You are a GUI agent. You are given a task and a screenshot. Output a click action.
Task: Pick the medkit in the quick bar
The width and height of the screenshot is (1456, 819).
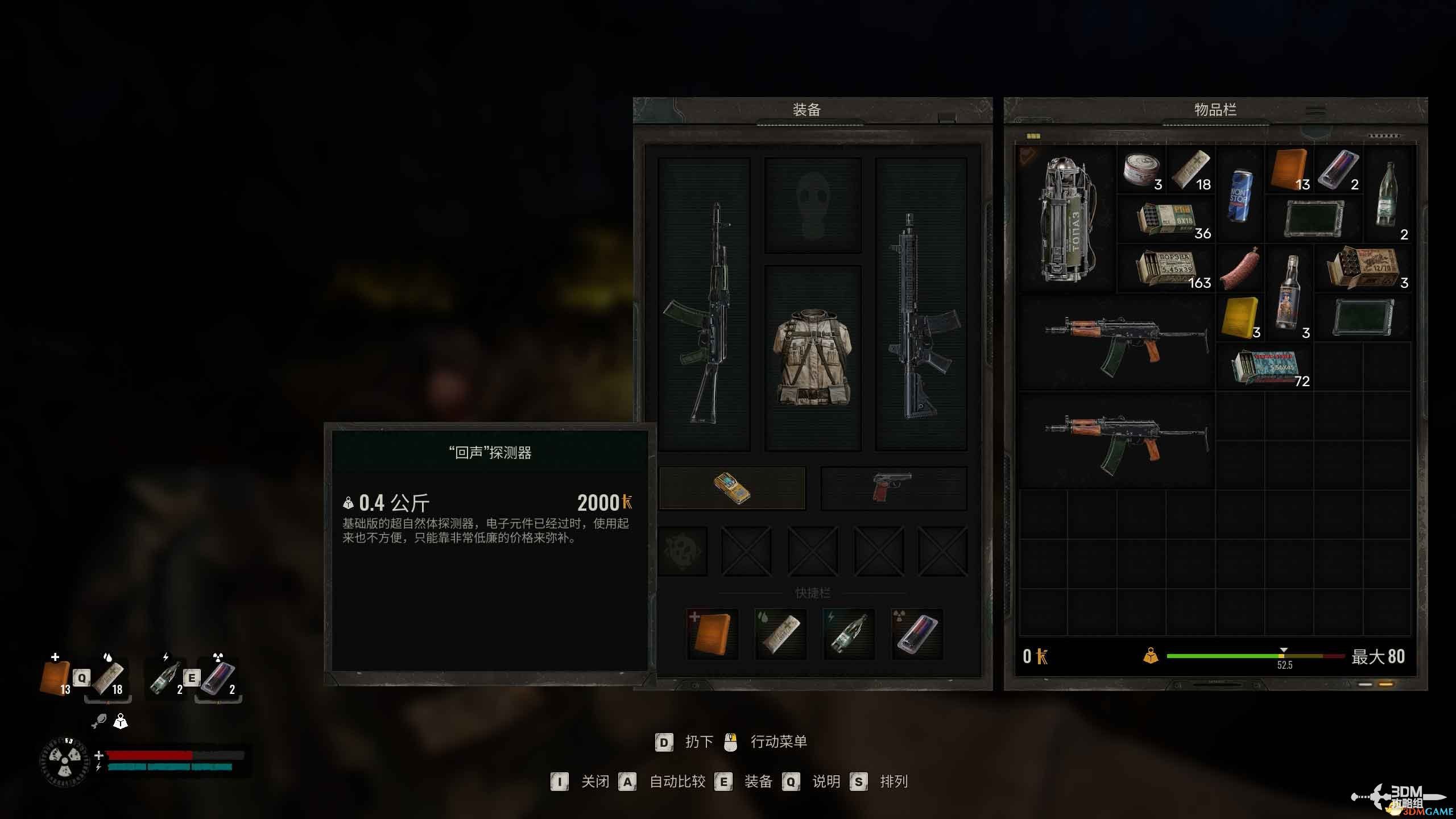712,634
